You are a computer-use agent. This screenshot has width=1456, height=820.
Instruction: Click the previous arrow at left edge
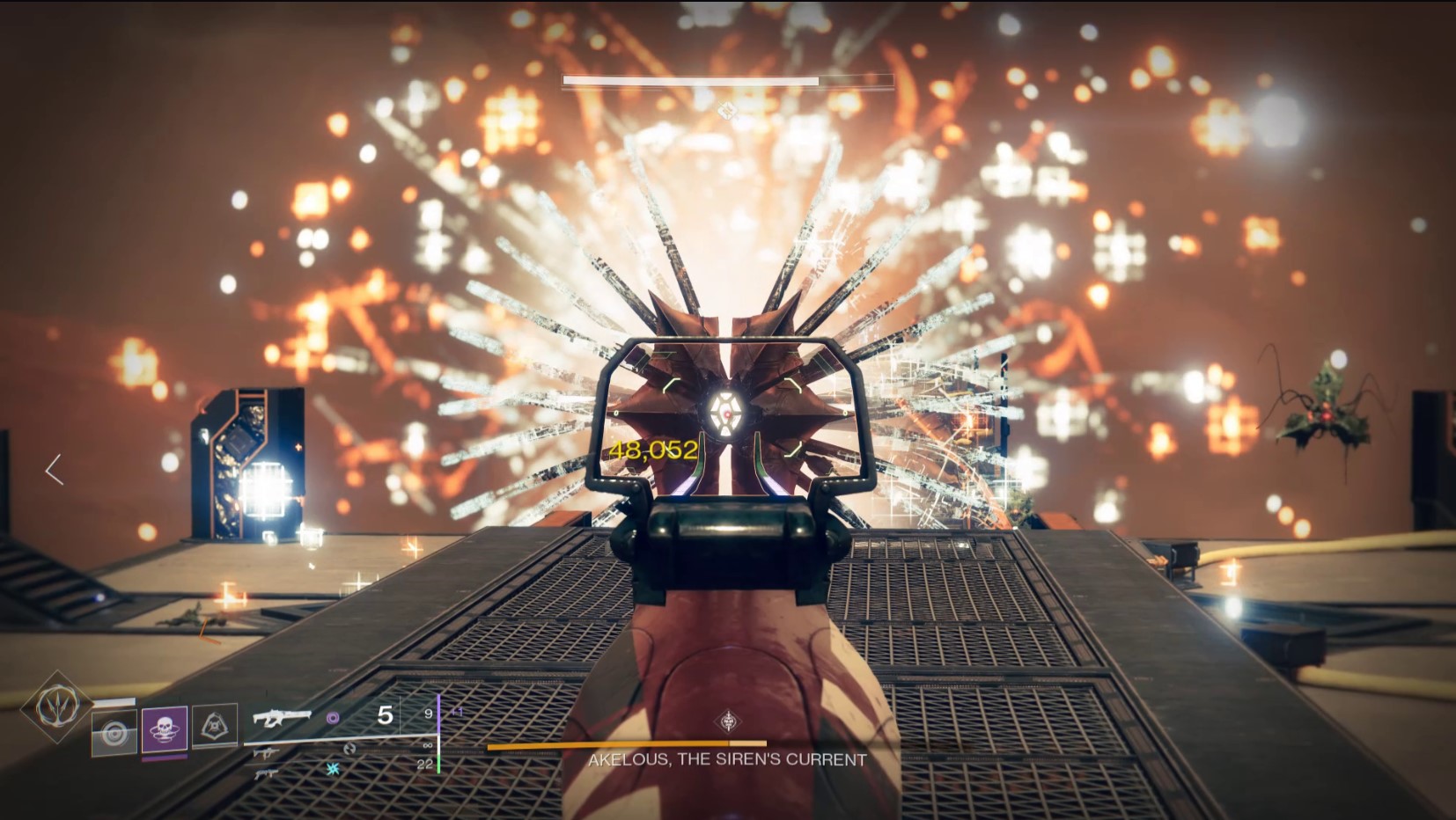tap(55, 470)
